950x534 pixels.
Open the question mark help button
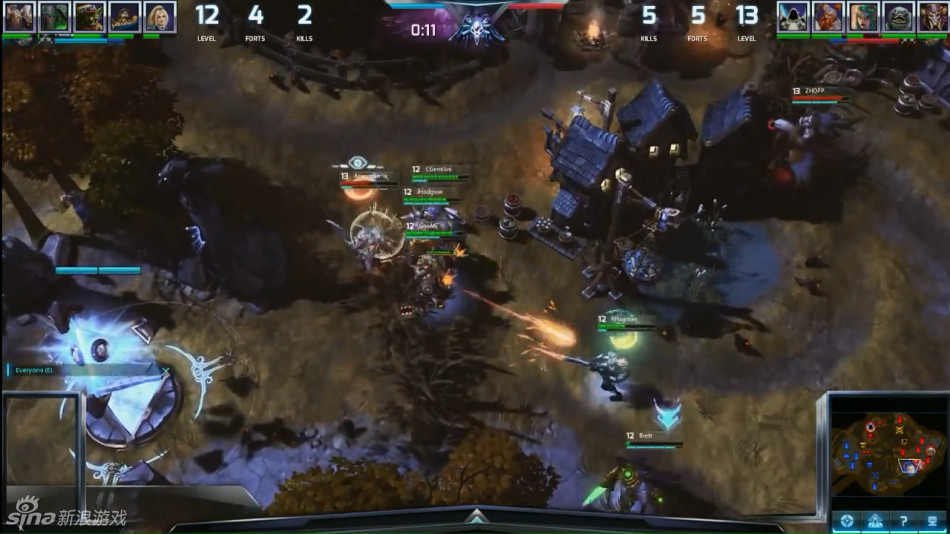[904, 521]
